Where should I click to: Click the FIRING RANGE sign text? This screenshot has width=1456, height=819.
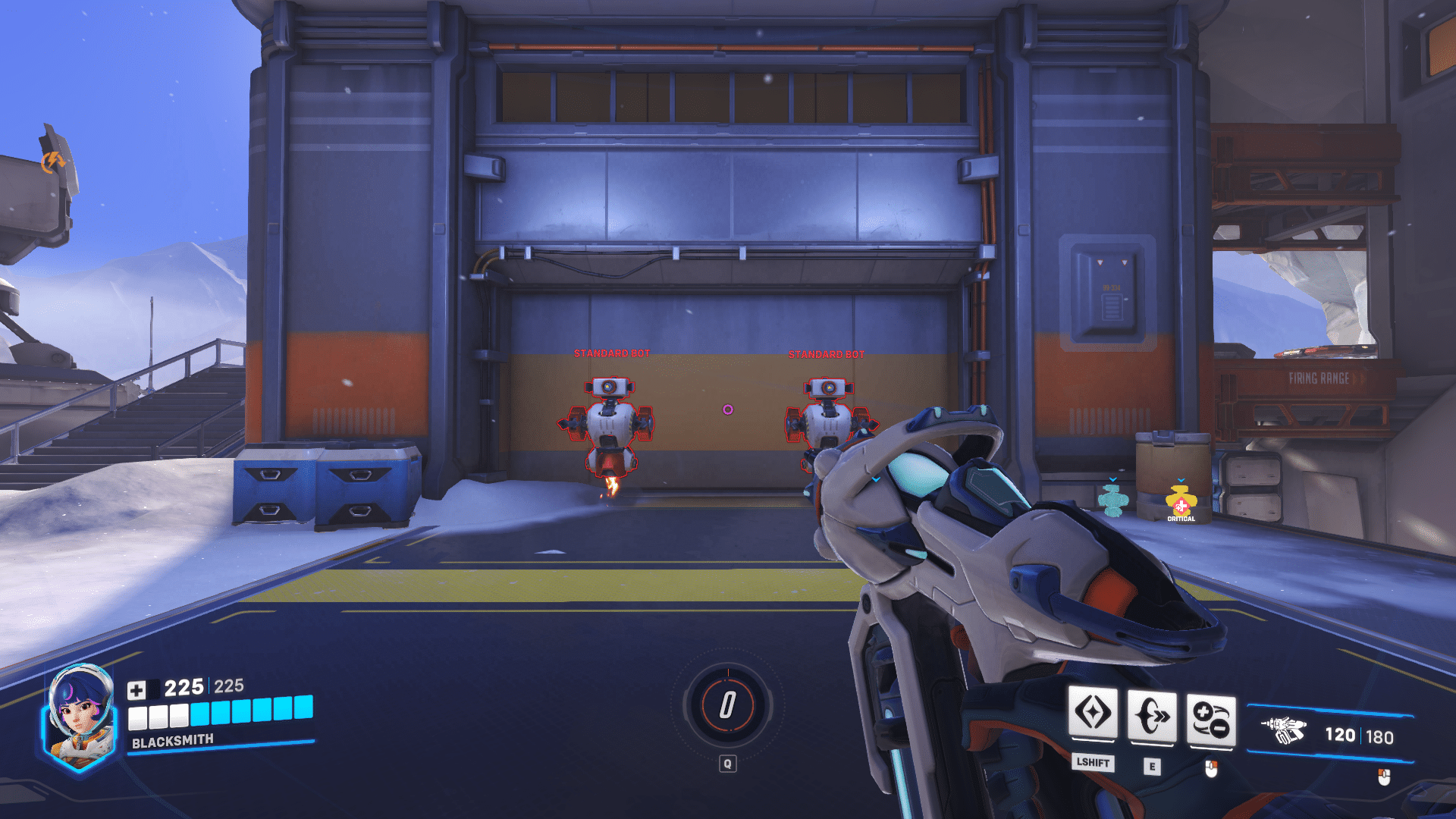click(1319, 377)
